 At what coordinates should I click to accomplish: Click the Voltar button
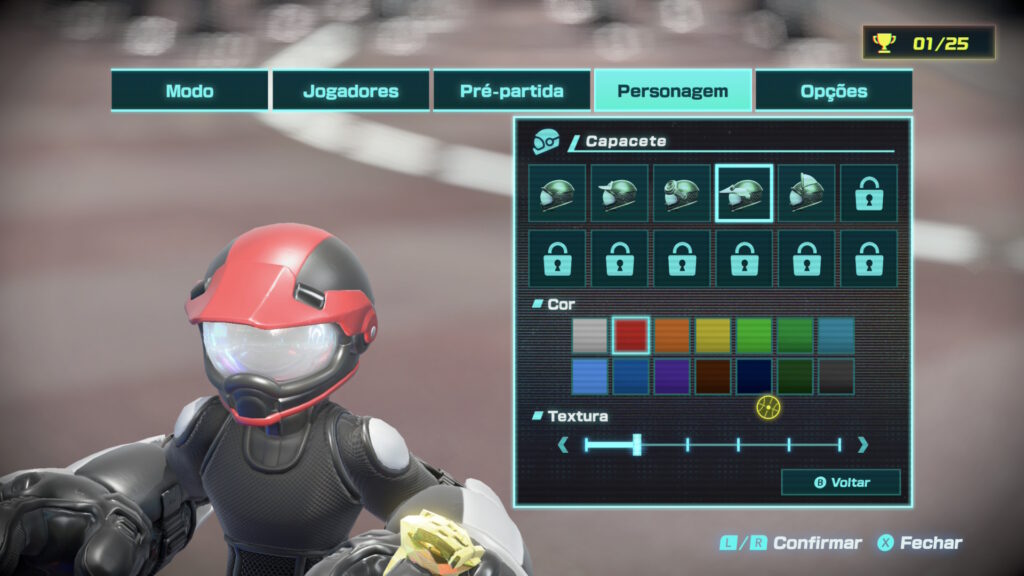coord(841,482)
